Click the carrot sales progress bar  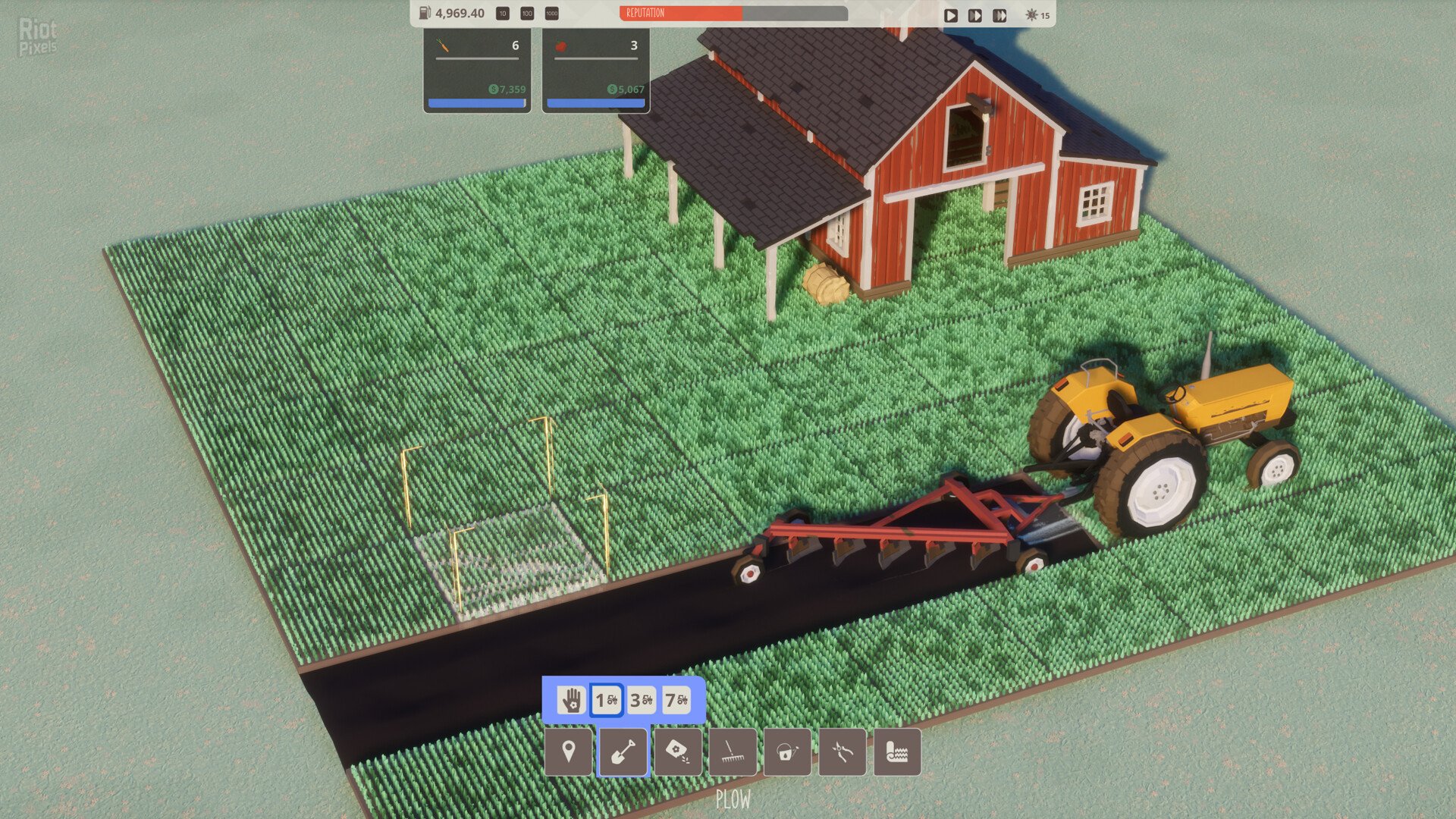[x=476, y=102]
